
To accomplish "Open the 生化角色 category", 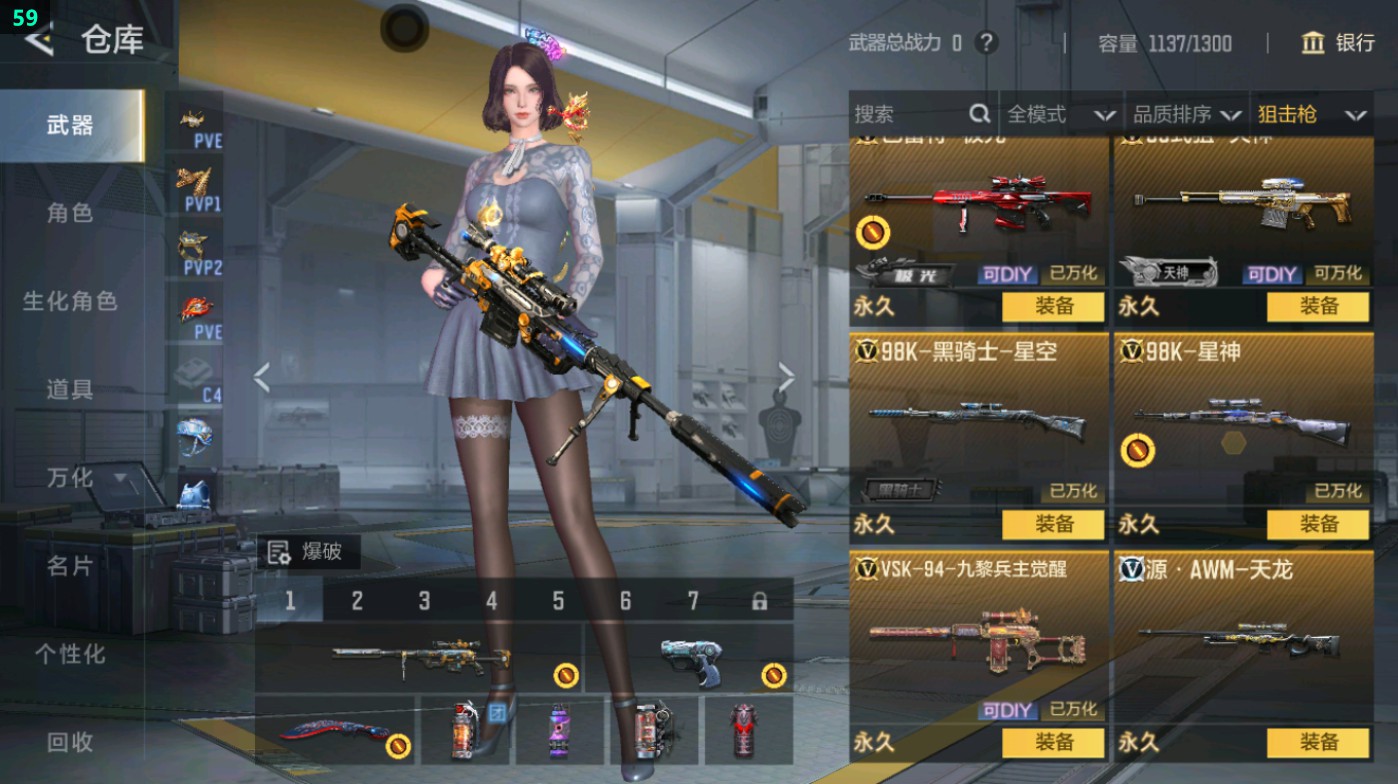I will pos(70,301).
